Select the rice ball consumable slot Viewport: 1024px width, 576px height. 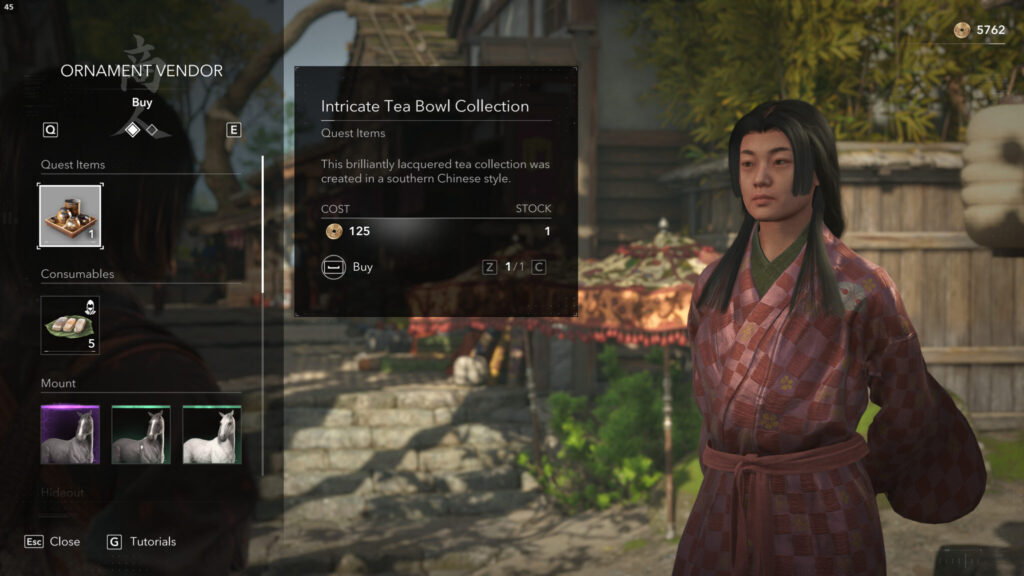pos(70,325)
